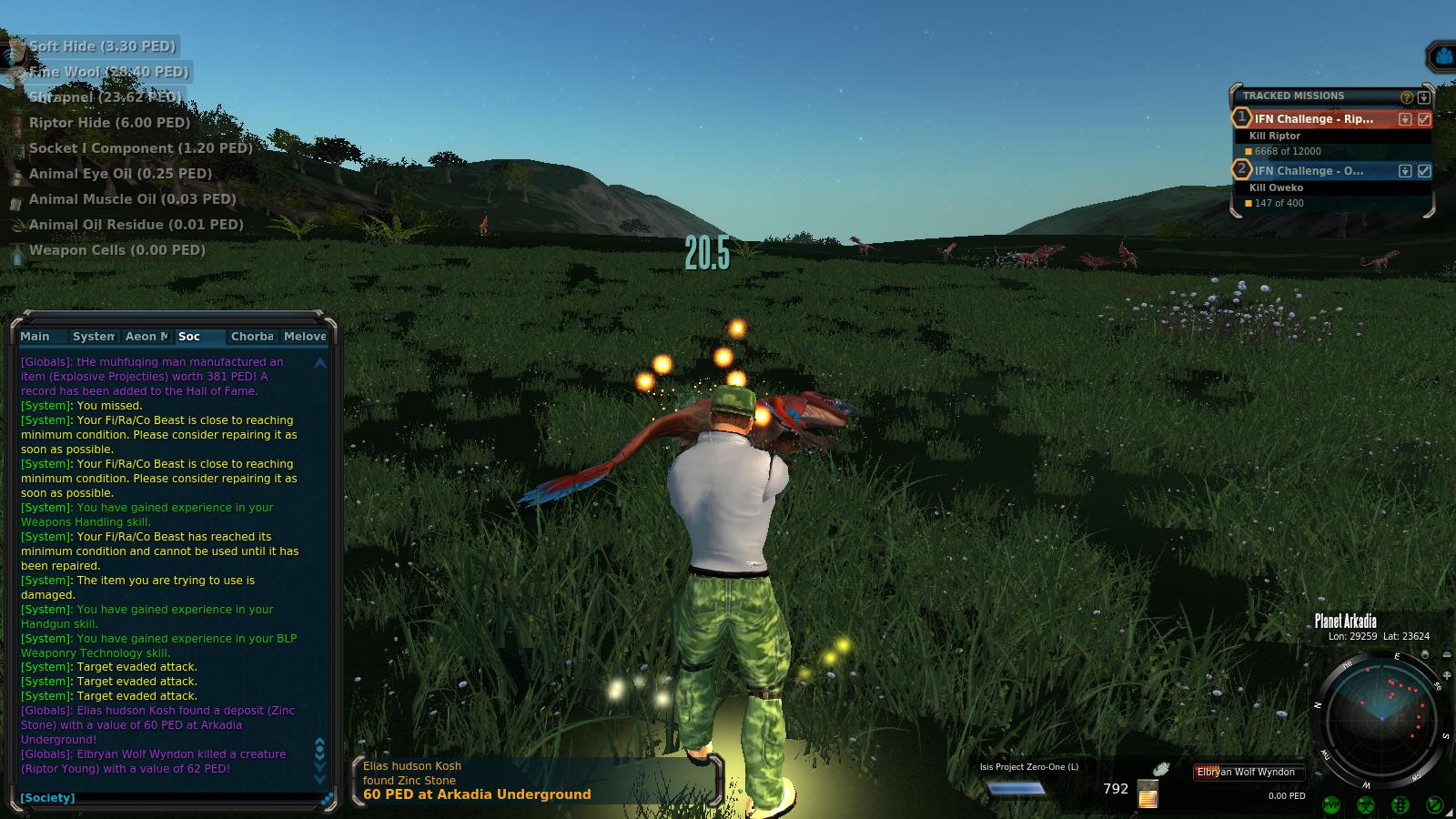Select the IFN Challenge Riptor mission
This screenshot has width=1456, height=819.
click(1313, 119)
